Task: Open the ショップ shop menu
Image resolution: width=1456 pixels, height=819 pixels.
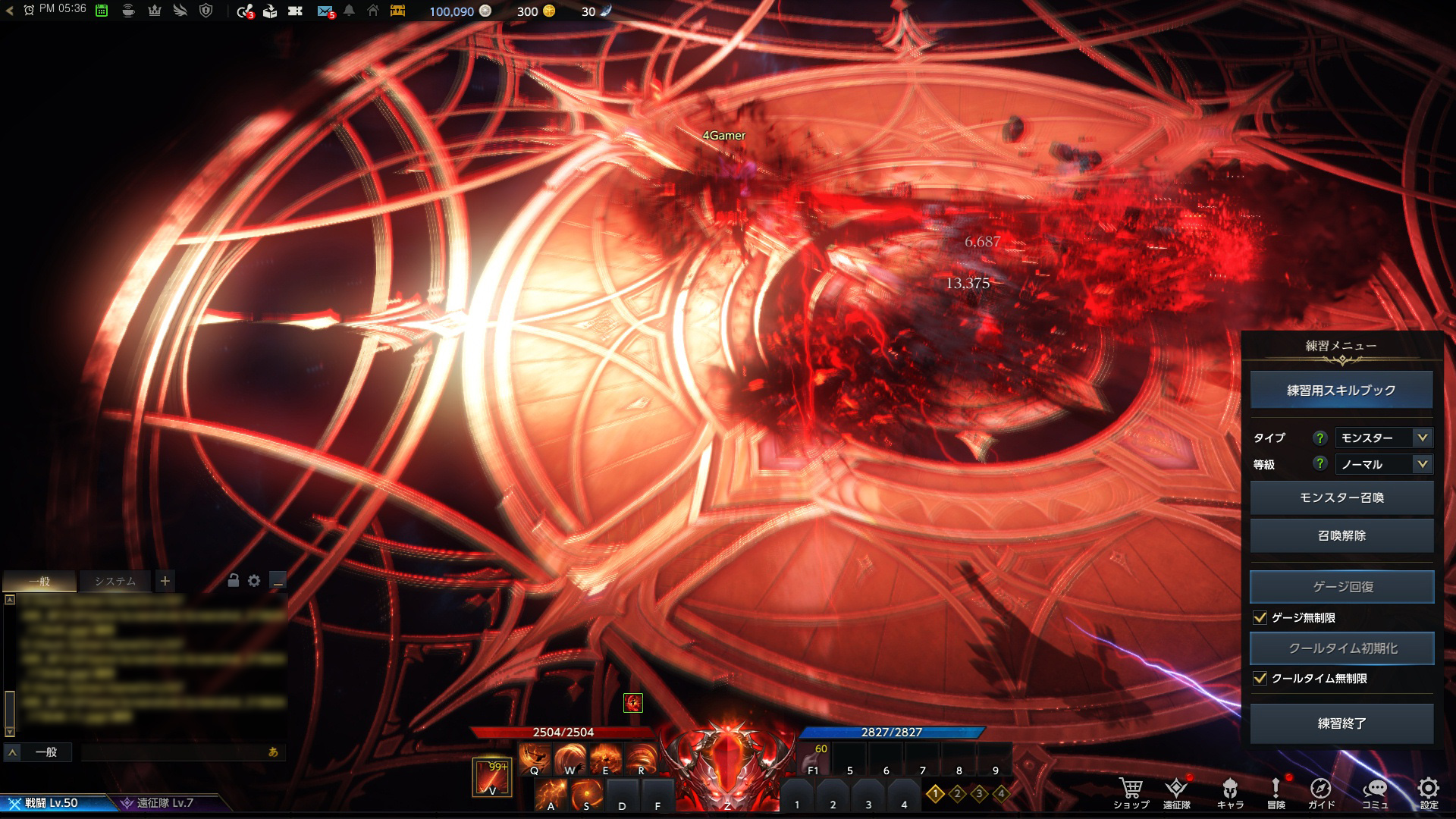Action: click(x=1131, y=793)
